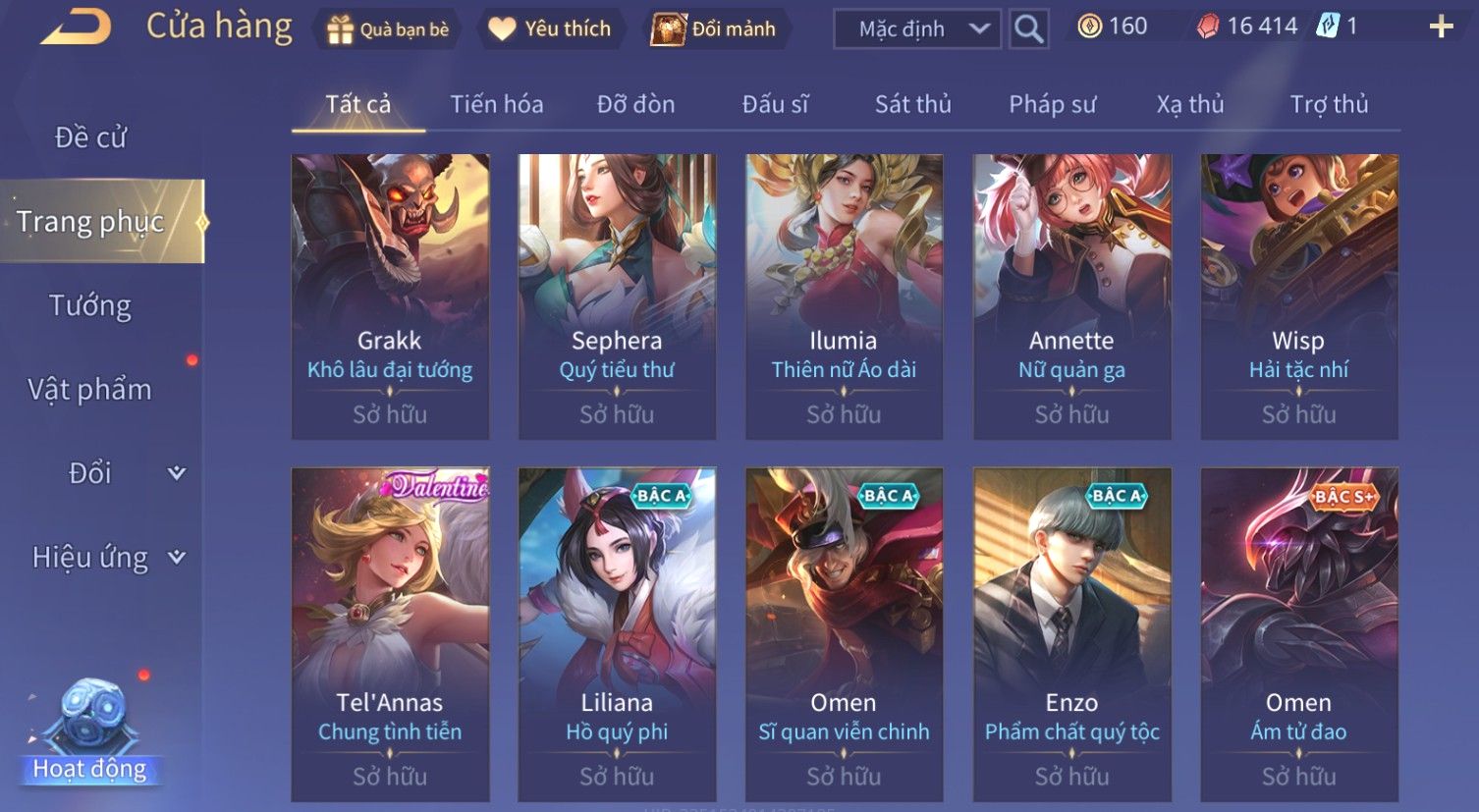The image size is (1479, 812).
Task: Open the Yêu thích favorites list
Action: coord(551,29)
